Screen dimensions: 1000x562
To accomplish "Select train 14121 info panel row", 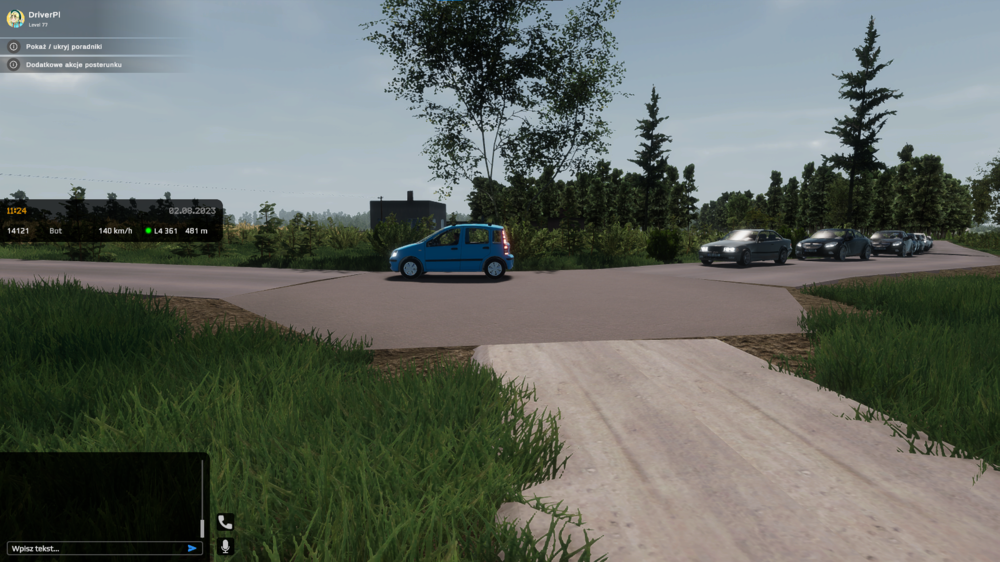I will [110, 231].
